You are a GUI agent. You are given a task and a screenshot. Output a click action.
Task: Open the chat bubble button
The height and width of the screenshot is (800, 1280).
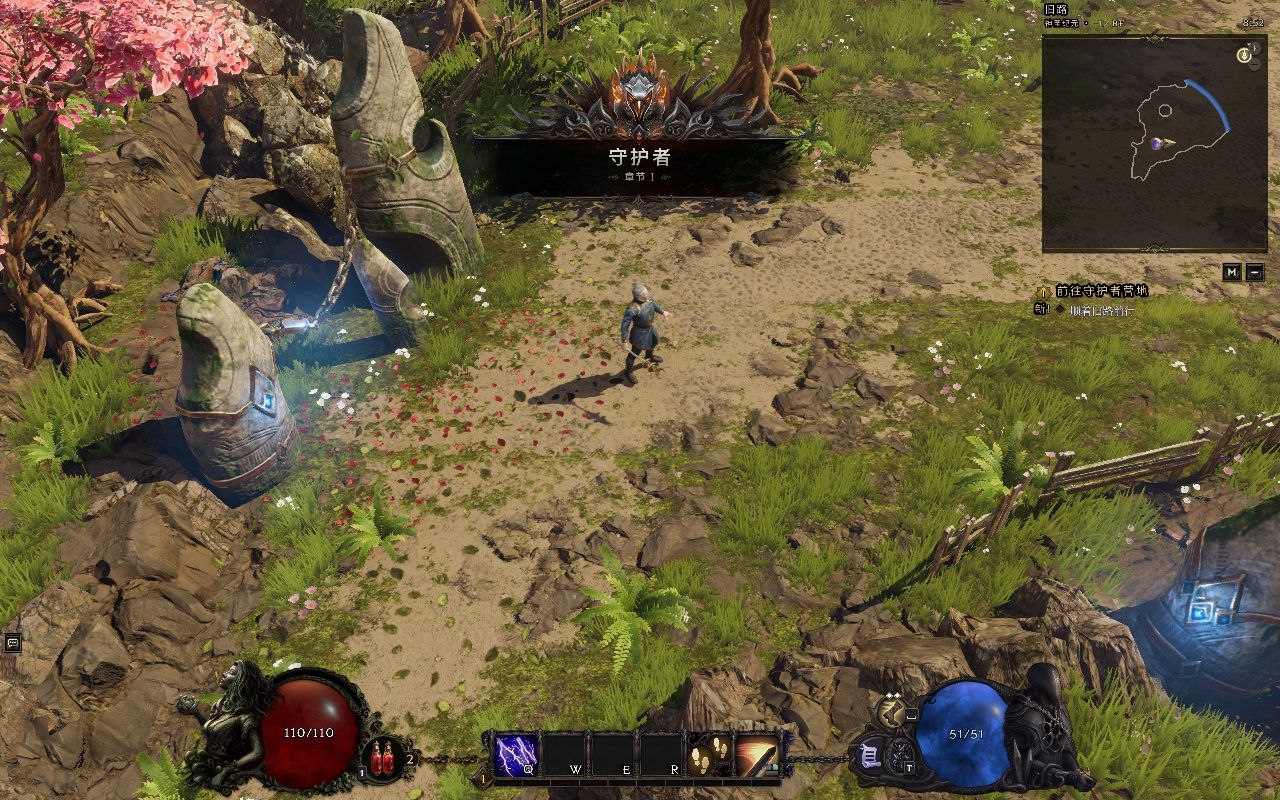[13, 643]
